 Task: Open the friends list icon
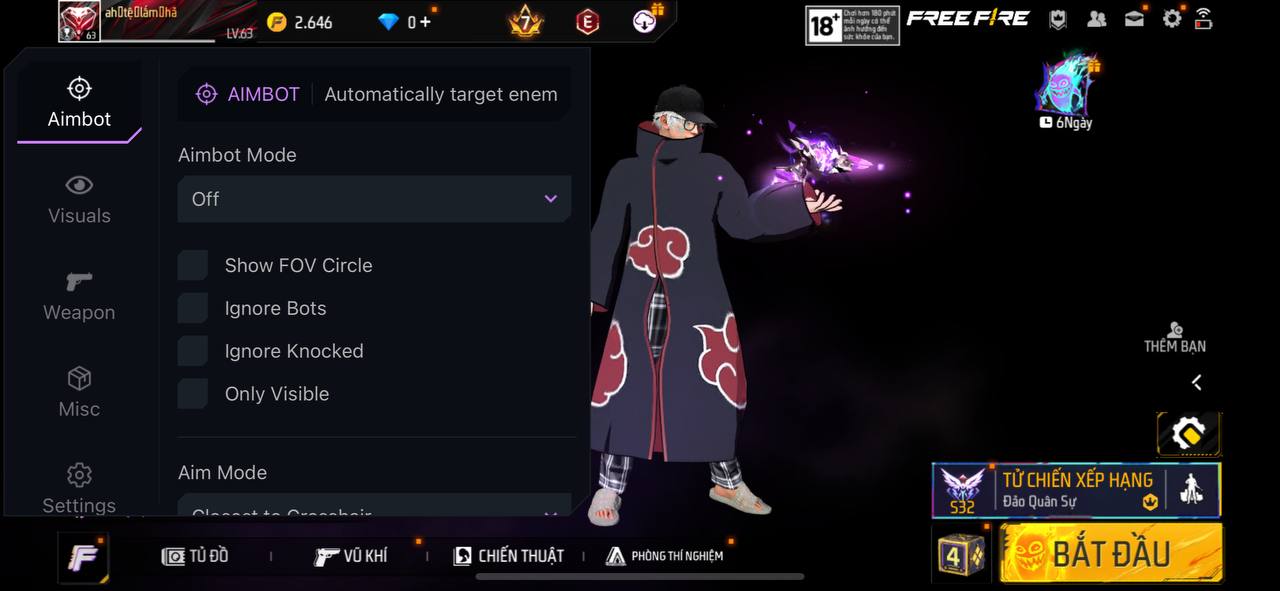tap(1097, 19)
